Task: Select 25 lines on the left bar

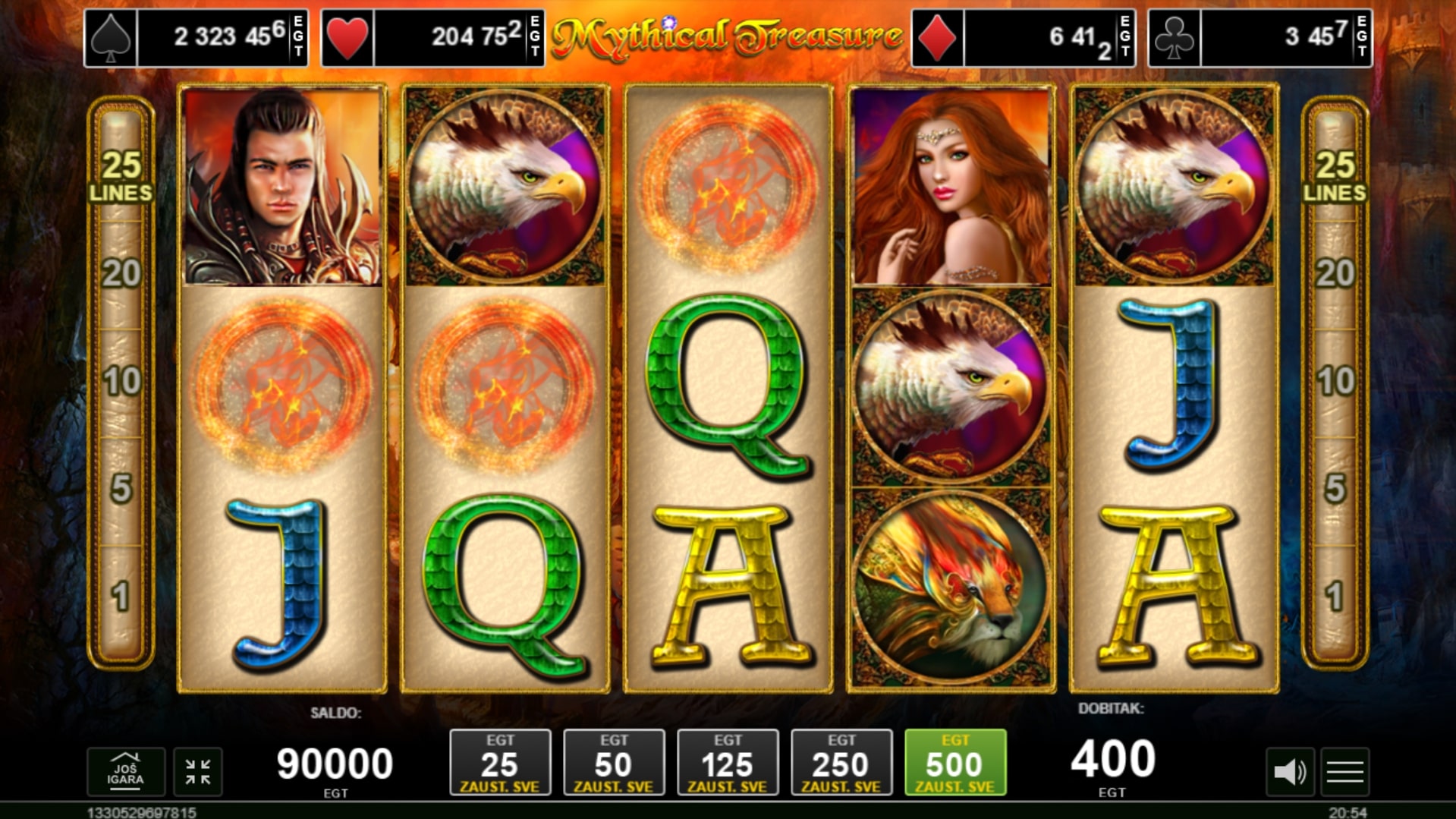Action: [121, 175]
